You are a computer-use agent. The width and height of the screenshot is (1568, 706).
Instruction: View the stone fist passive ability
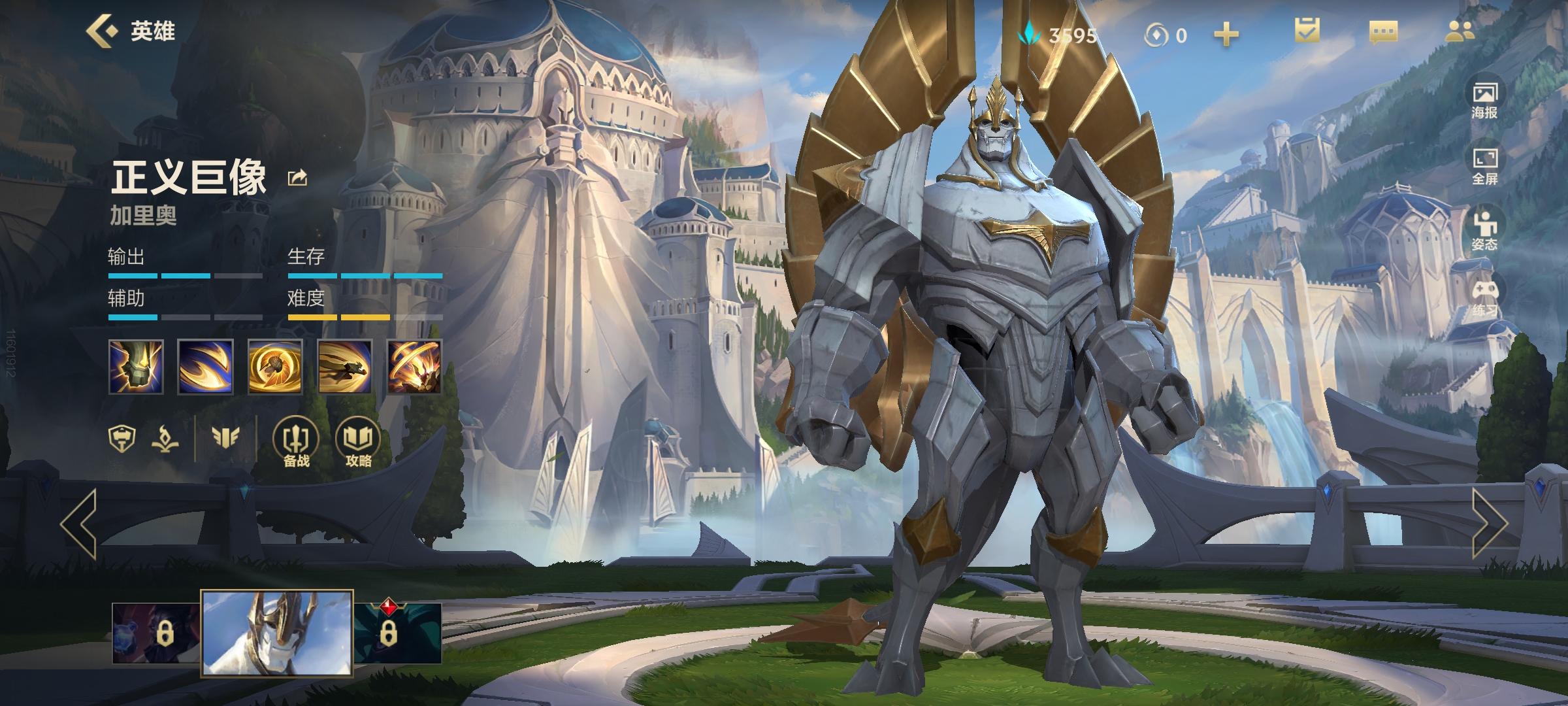click(x=136, y=367)
